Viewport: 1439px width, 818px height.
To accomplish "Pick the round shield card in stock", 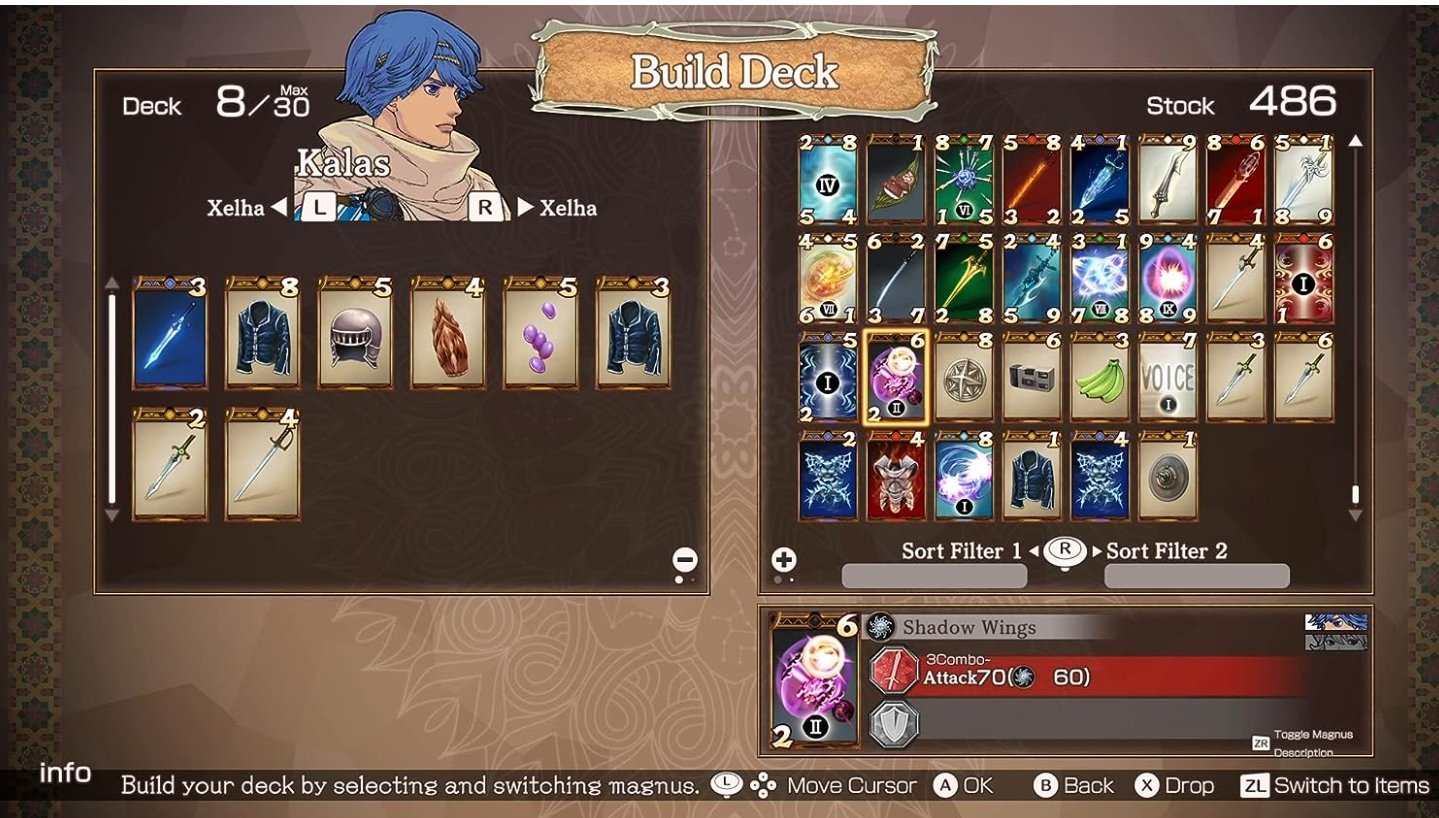I will (x=1168, y=476).
